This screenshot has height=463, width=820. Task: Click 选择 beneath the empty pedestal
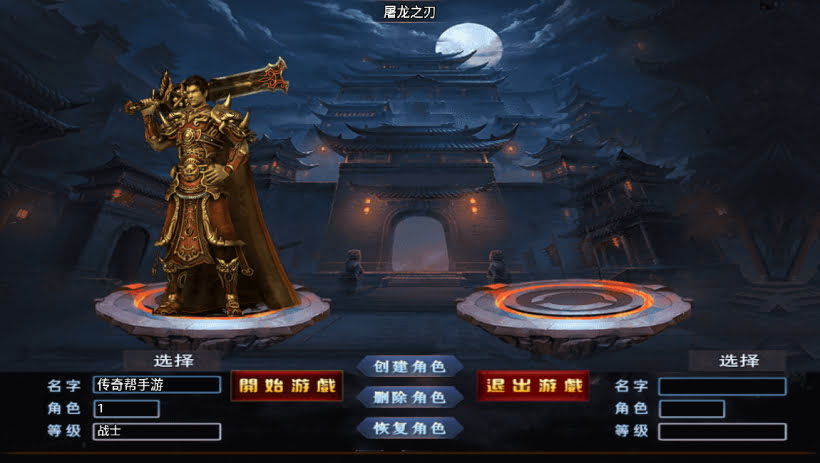pyautogui.click(x=738, y=361)
